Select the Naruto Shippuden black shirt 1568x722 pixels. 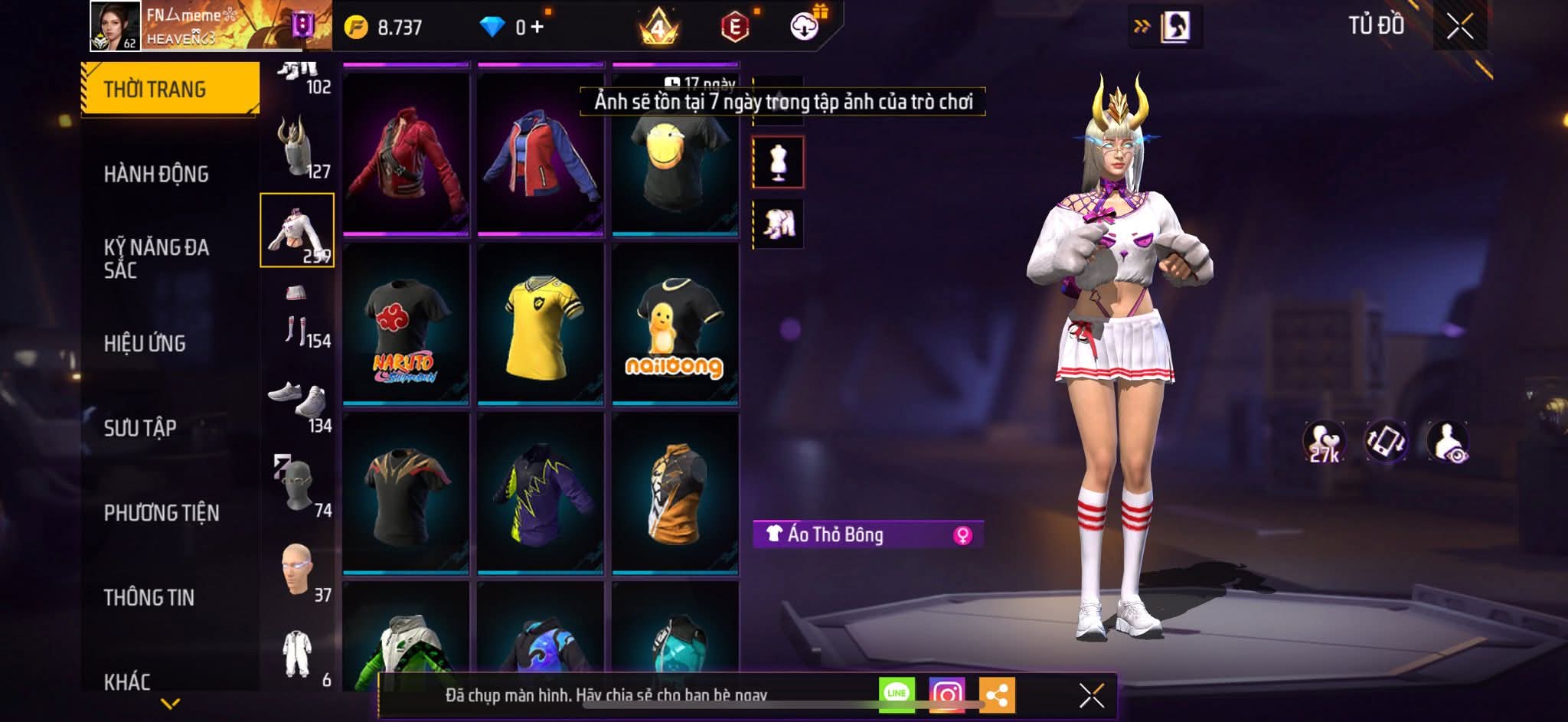tap(406, 326)
